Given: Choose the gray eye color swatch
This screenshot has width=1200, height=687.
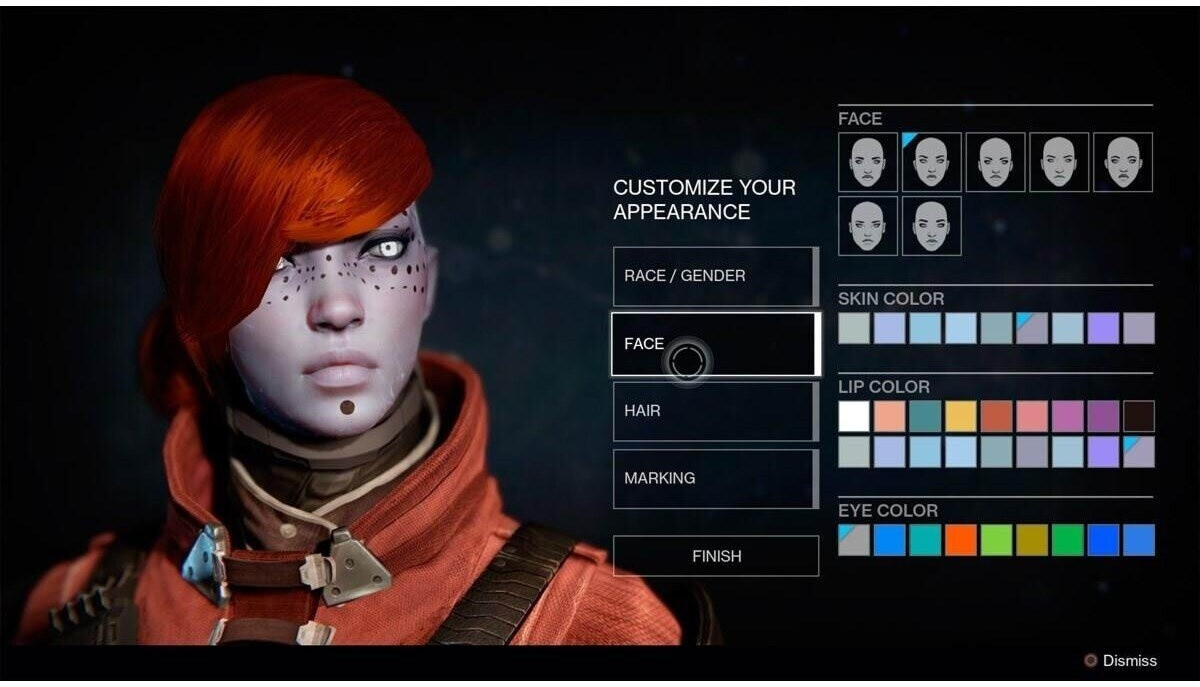Looking at the screenshot, I should click(x=854, y=540).
